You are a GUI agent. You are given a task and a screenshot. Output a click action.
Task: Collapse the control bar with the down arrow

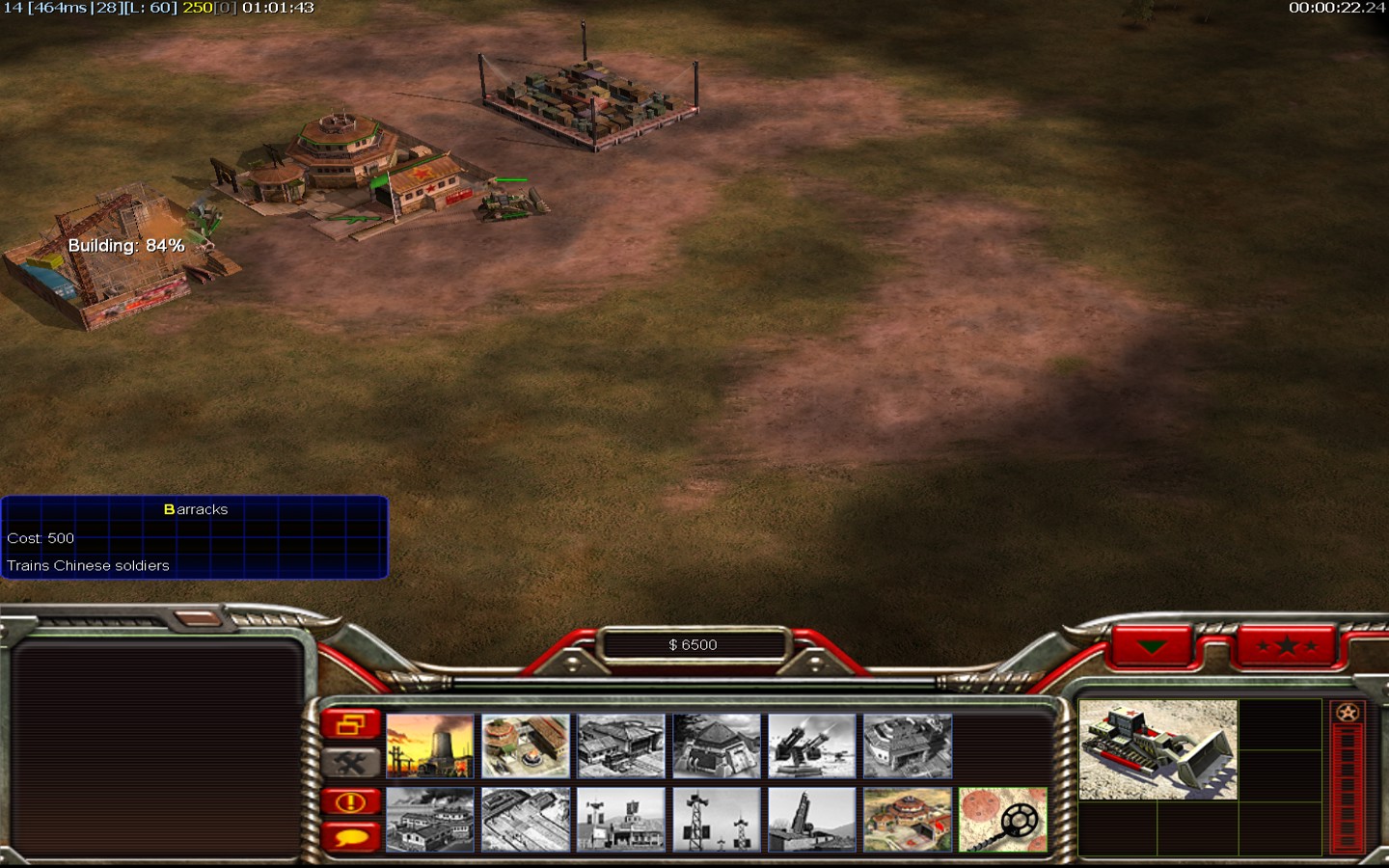(x=1152, y=646)
